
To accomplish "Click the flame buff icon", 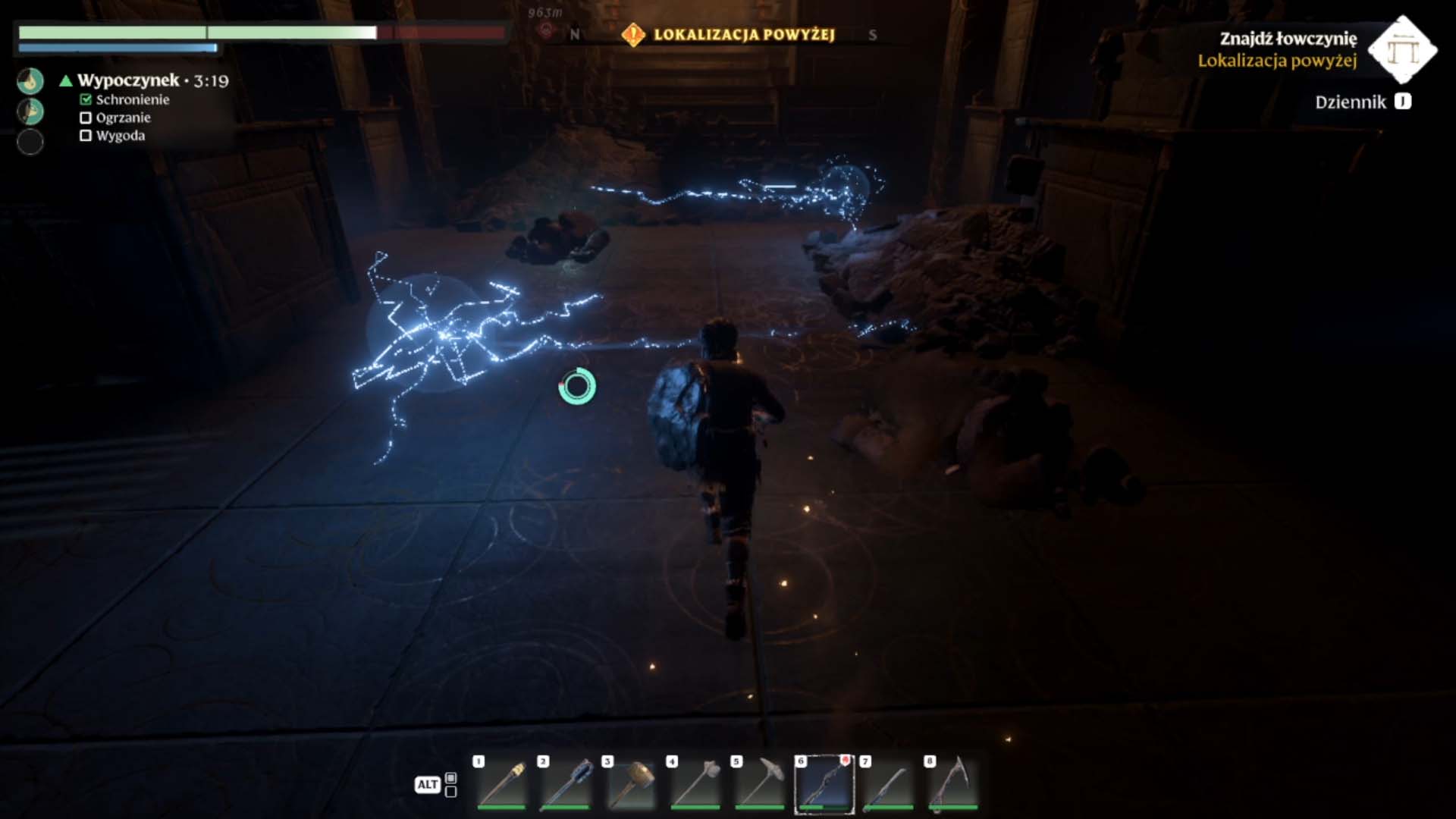I will click(30, 81).
